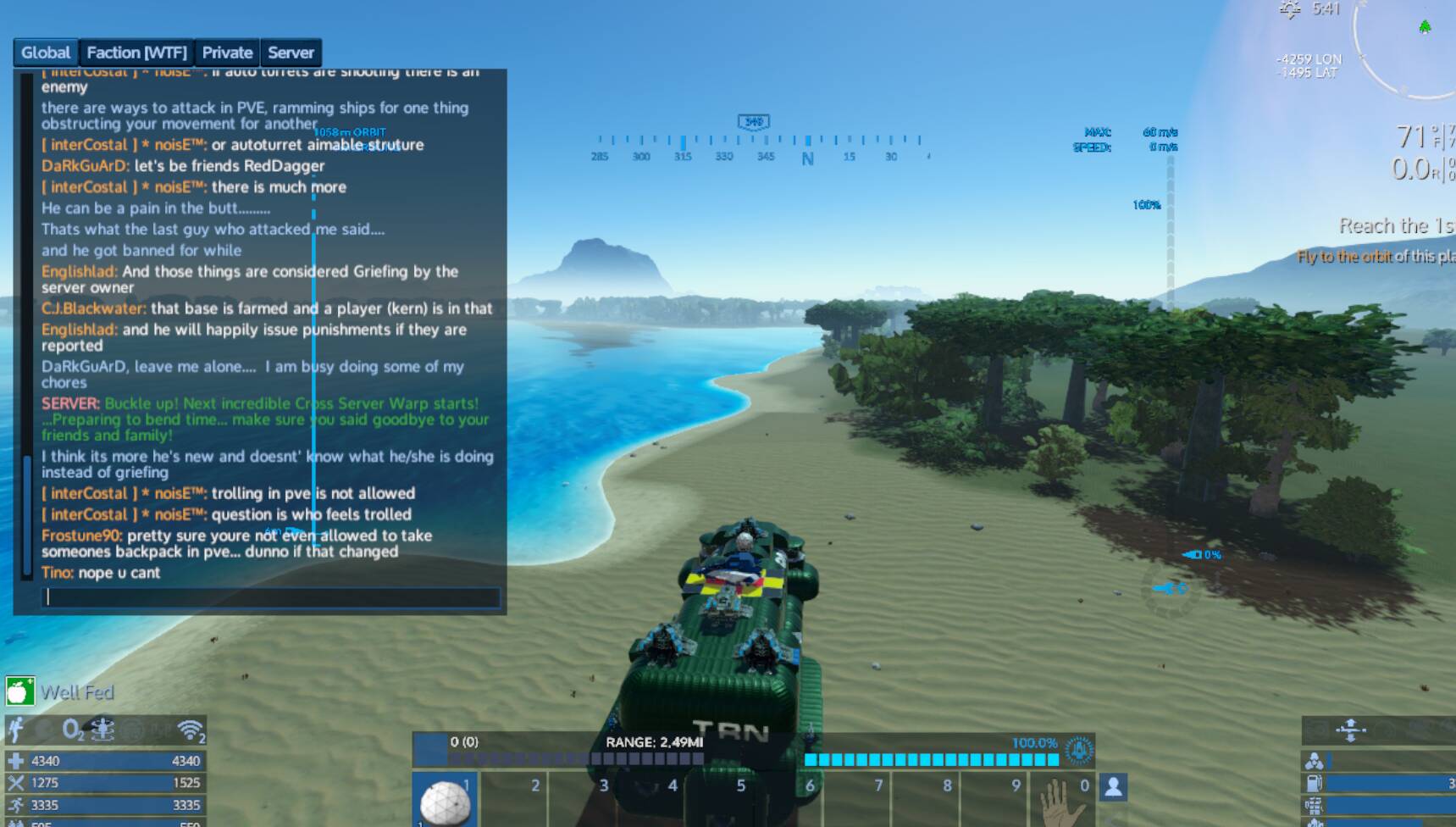Select the Reach the 1st objective tracker
Image resolution: width=1456 pixels, height=827 pixels.
click(x=1396, y=226)
